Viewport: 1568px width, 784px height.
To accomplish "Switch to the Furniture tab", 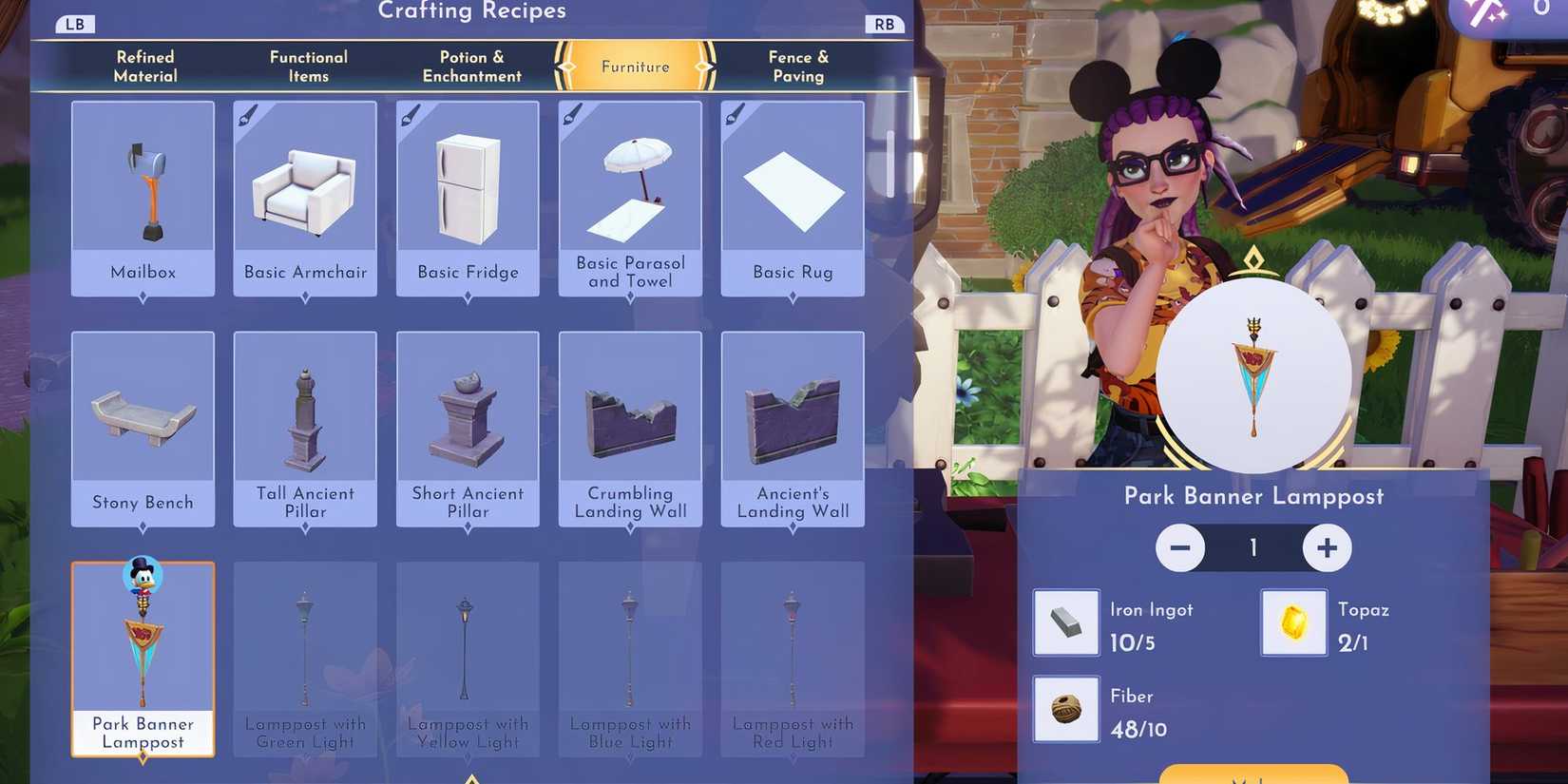I will click(633, 67).
